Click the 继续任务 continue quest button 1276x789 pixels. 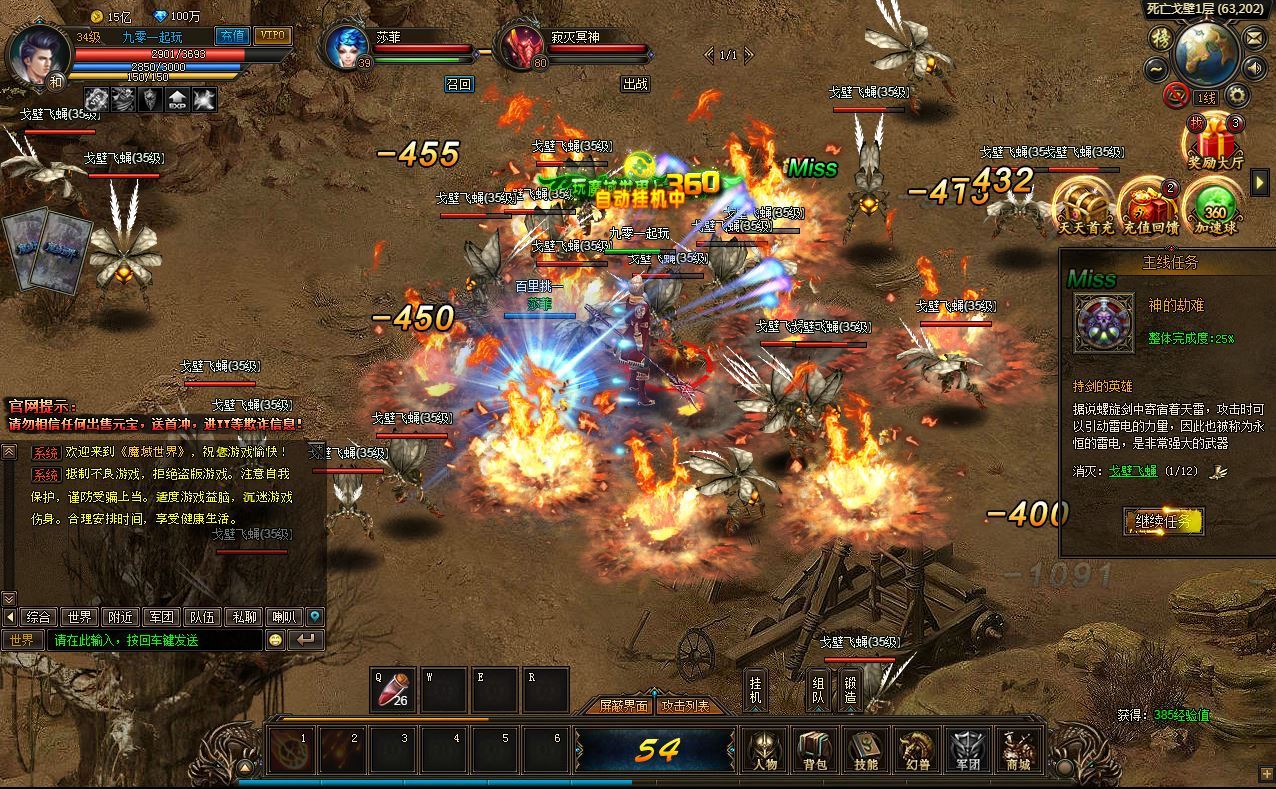(x=1163, y=521)
